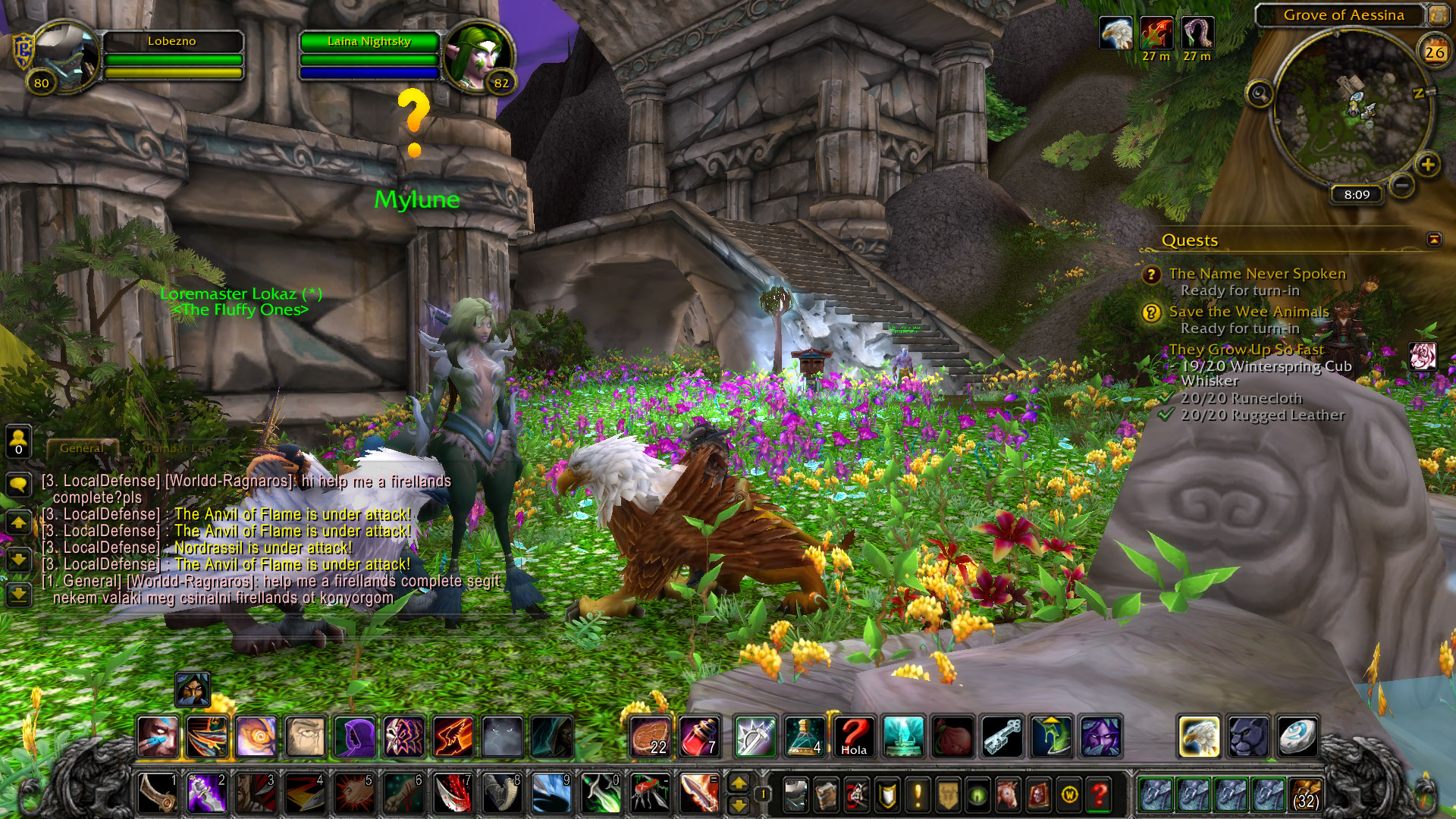Zoom in the minimap with plus button
The height and width of the screenshot is (819, 1456).
tap(1427, 165)
